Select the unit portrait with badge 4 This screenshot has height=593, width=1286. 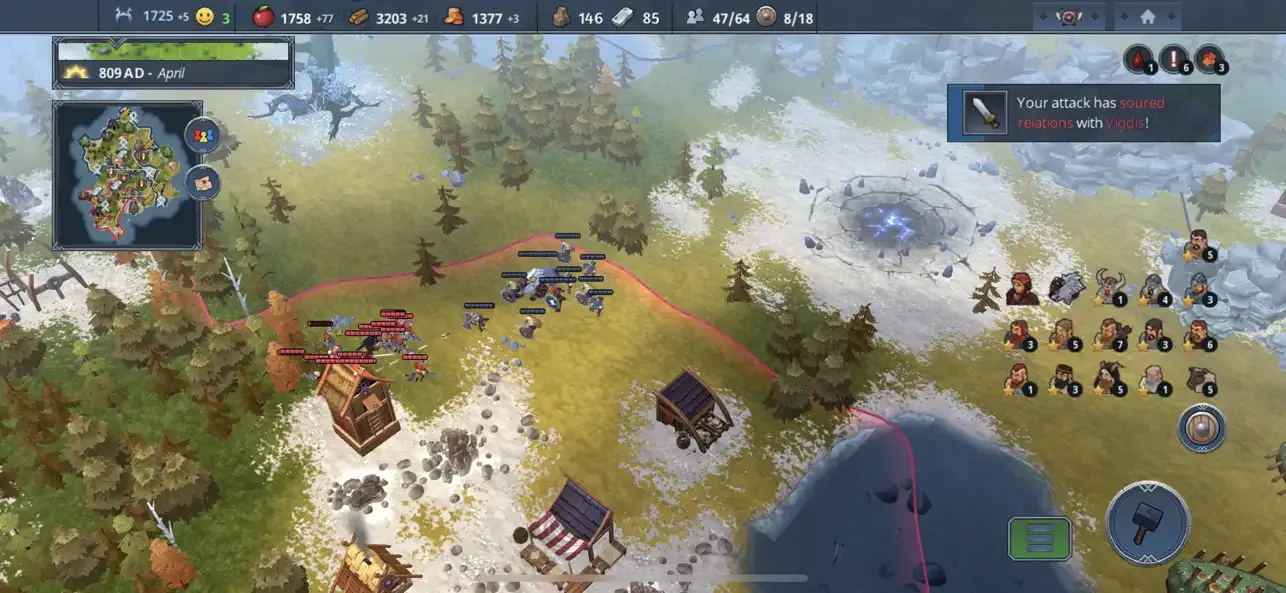tap(1154, 287)
